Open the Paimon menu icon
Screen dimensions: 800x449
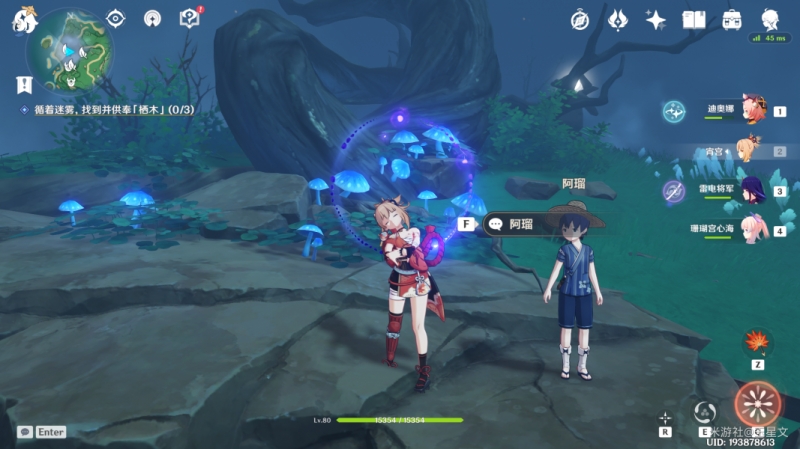click(24, 21)
